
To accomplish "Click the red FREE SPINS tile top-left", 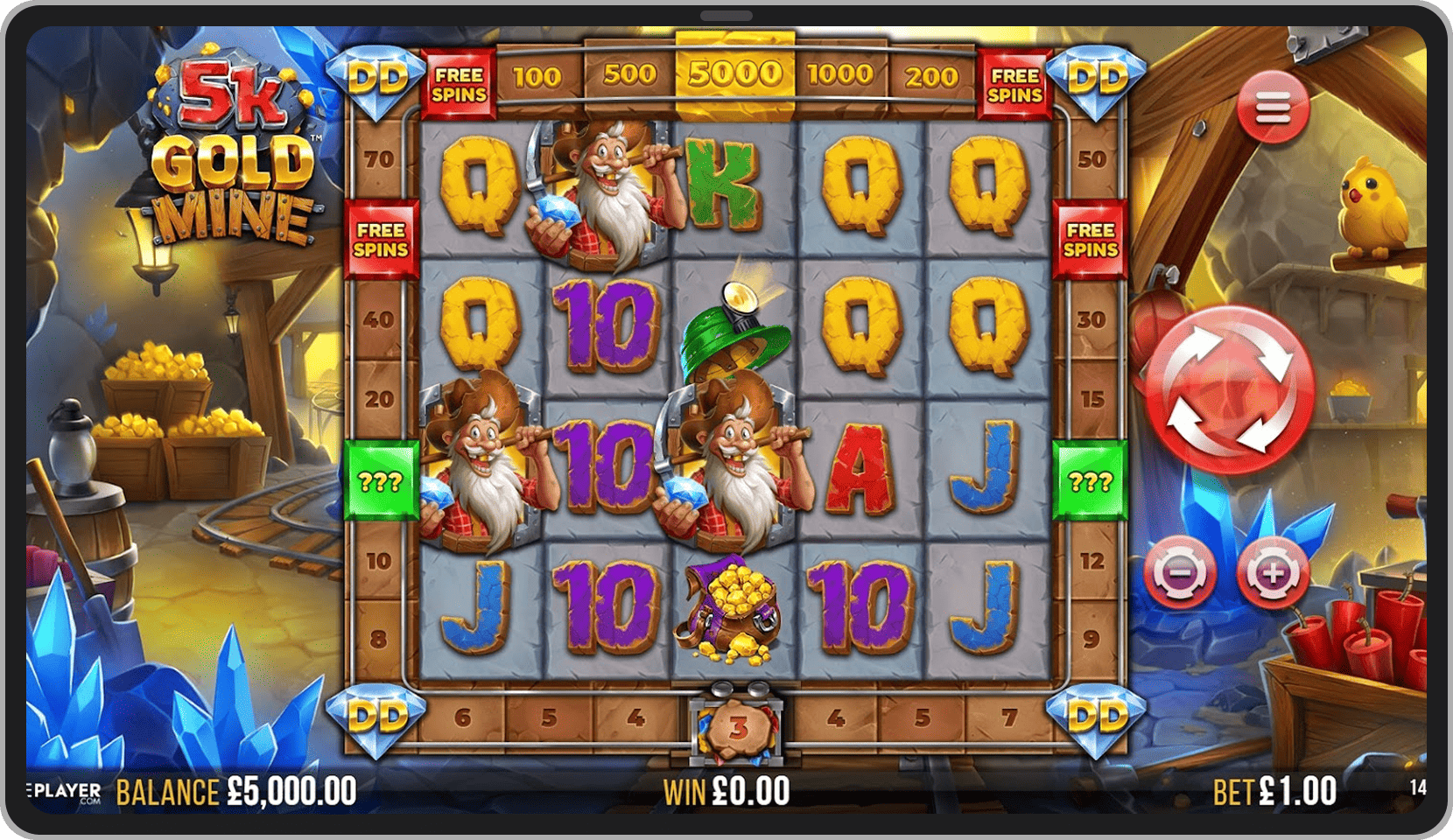I will (x=459, y=83).
